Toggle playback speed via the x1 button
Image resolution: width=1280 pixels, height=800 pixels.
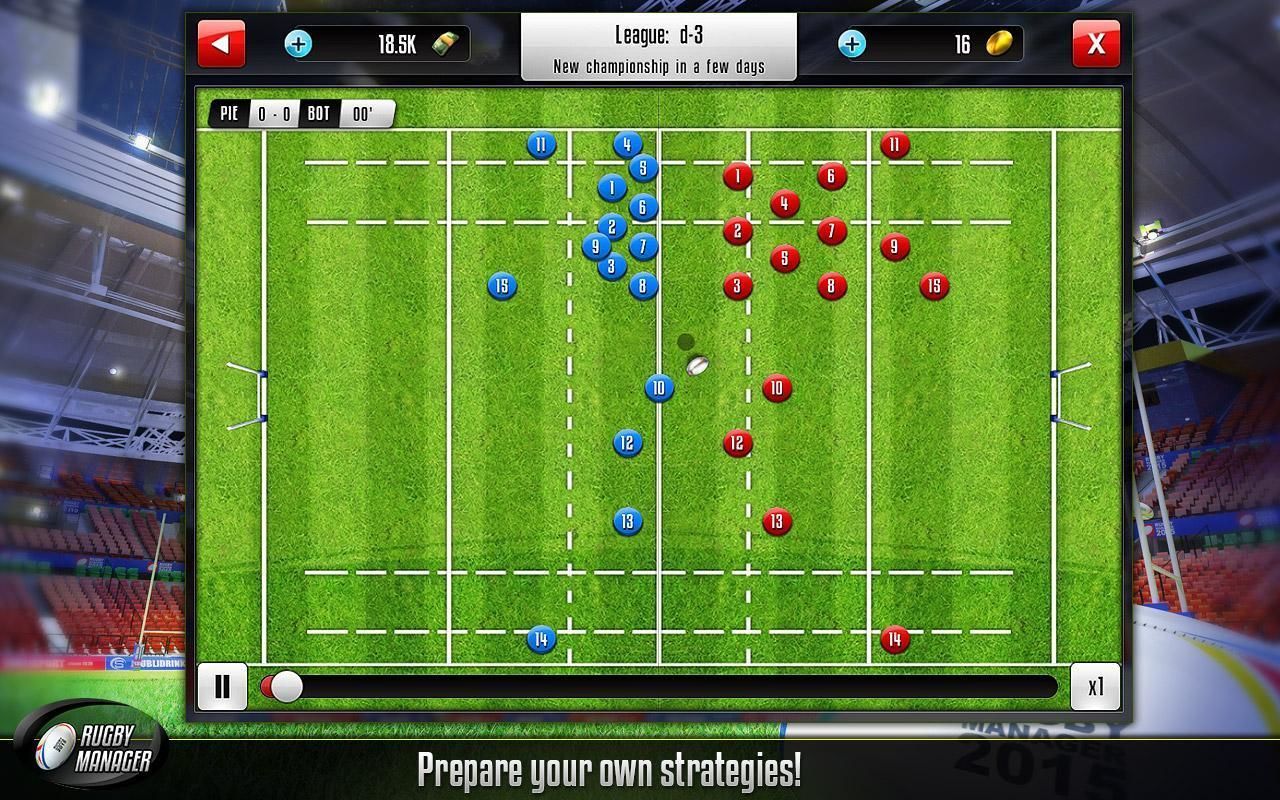(x=1096, y=686)
